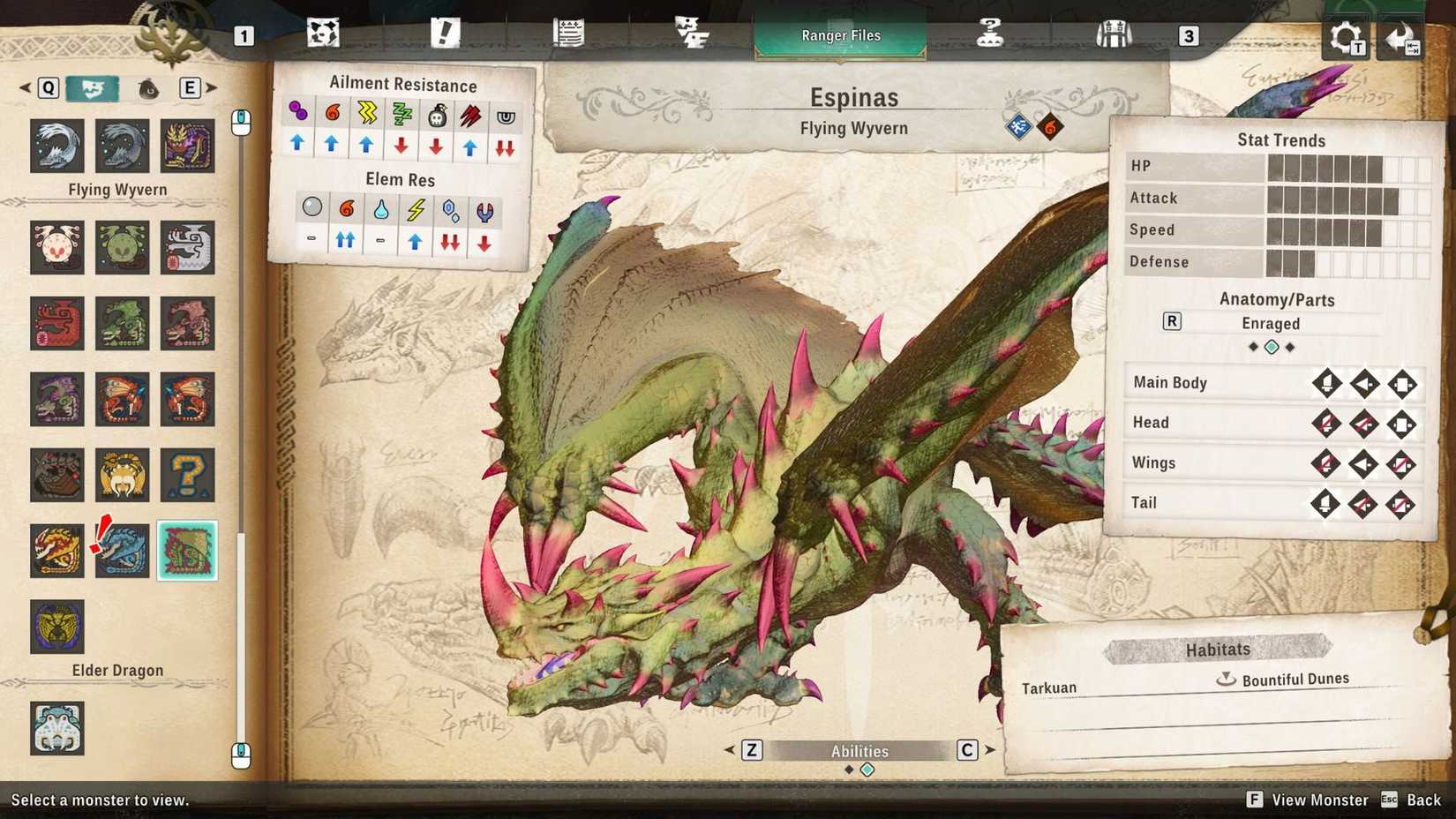Open the crowned question mark tab icon

(992, 31)
